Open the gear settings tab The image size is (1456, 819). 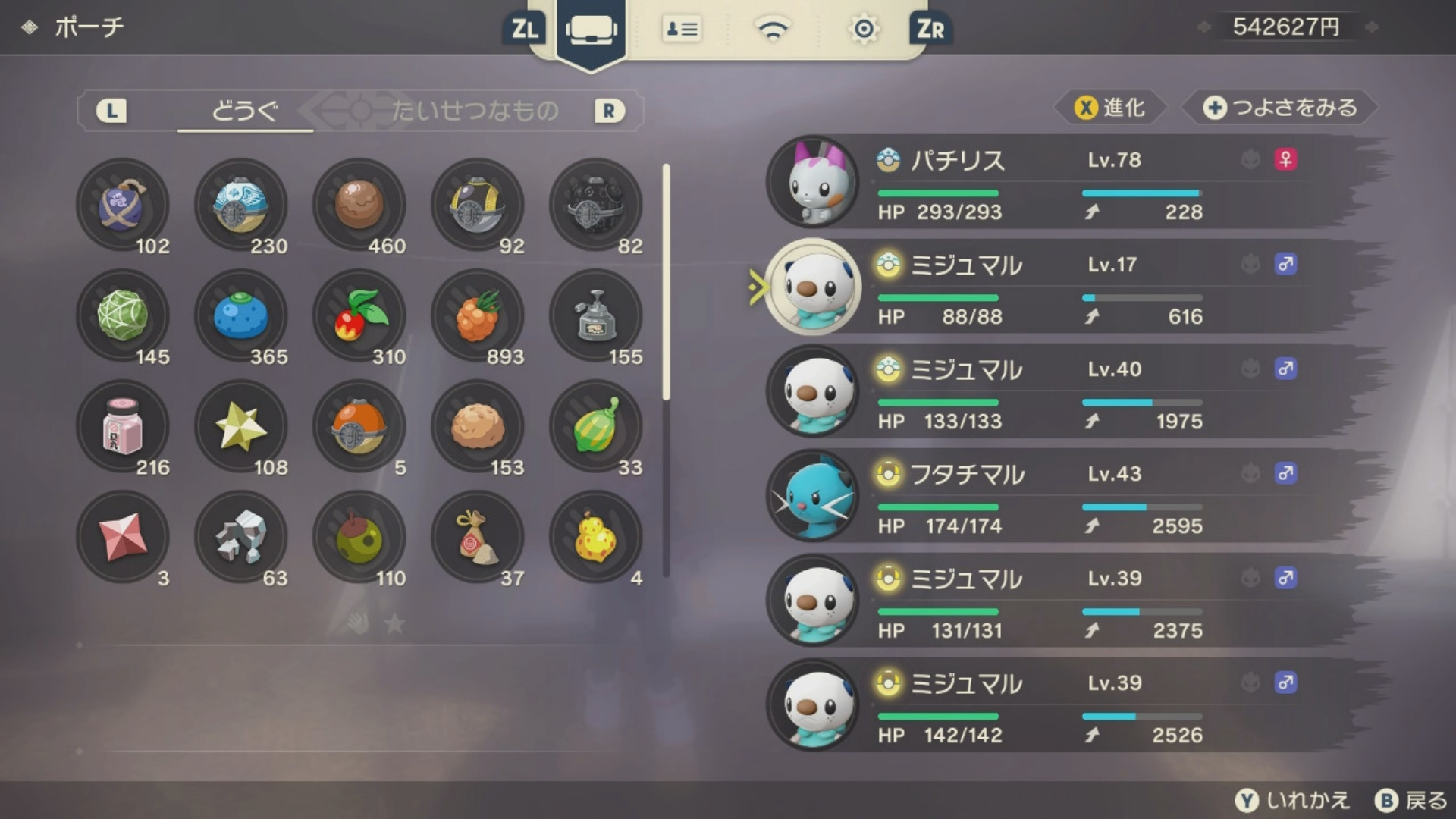pyautogui.click(x=863, y=30)
